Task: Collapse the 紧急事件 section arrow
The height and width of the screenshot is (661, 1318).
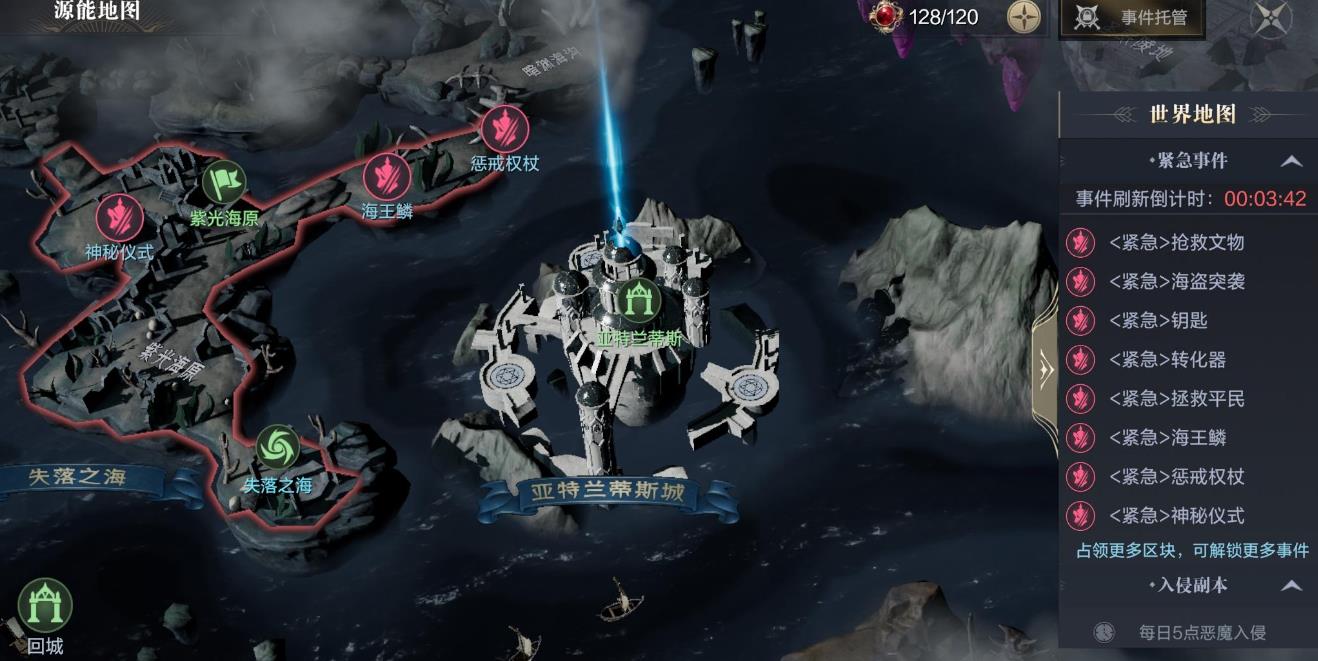Action: (1291, 161)
